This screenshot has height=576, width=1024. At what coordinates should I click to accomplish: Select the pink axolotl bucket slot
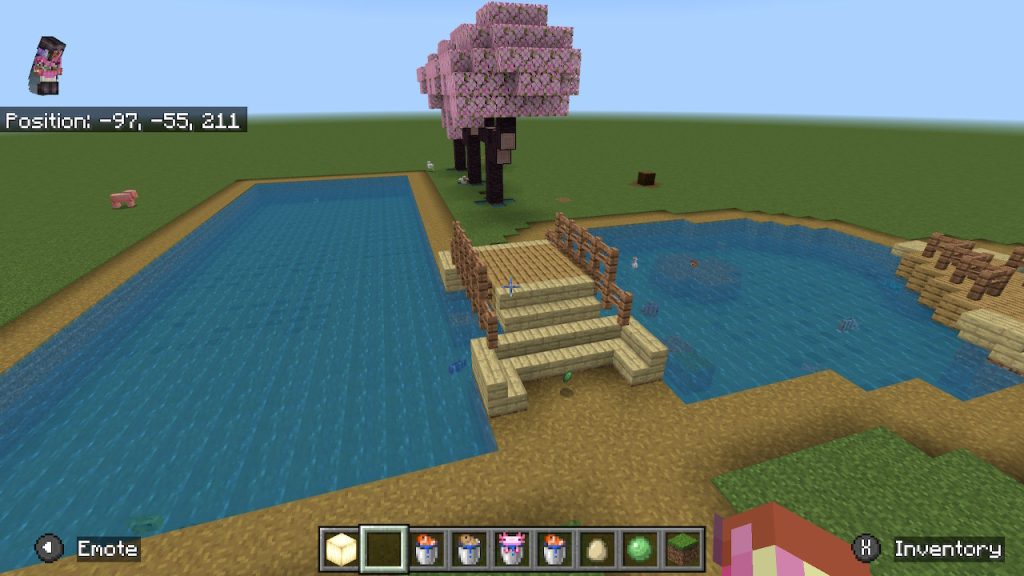tap(512, 549)
